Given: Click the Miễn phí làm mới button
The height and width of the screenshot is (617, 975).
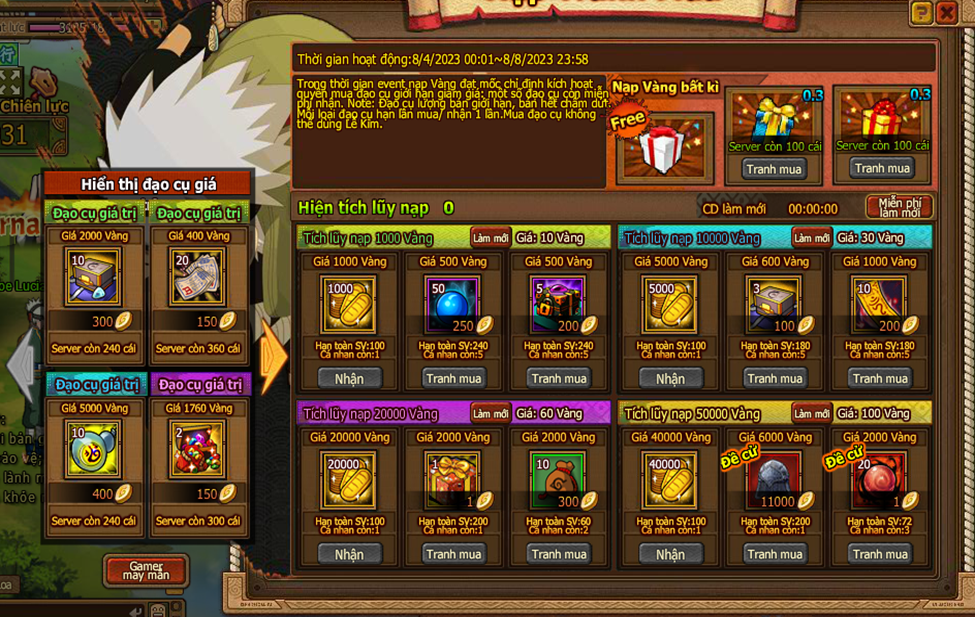Looking at the screenshot, I should pyautogui.click(x=899, y=207).
